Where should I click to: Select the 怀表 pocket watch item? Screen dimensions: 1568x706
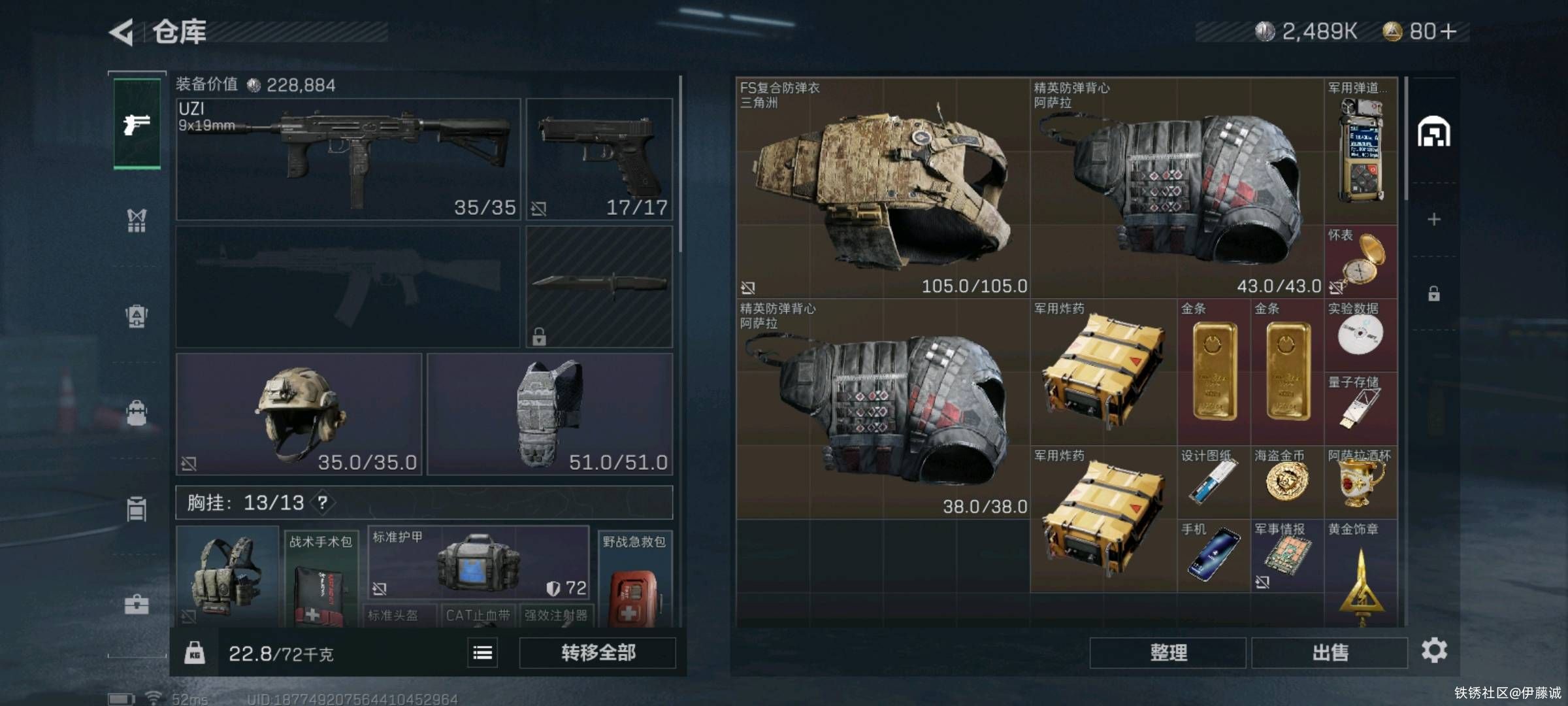[x=1361, y=261]
